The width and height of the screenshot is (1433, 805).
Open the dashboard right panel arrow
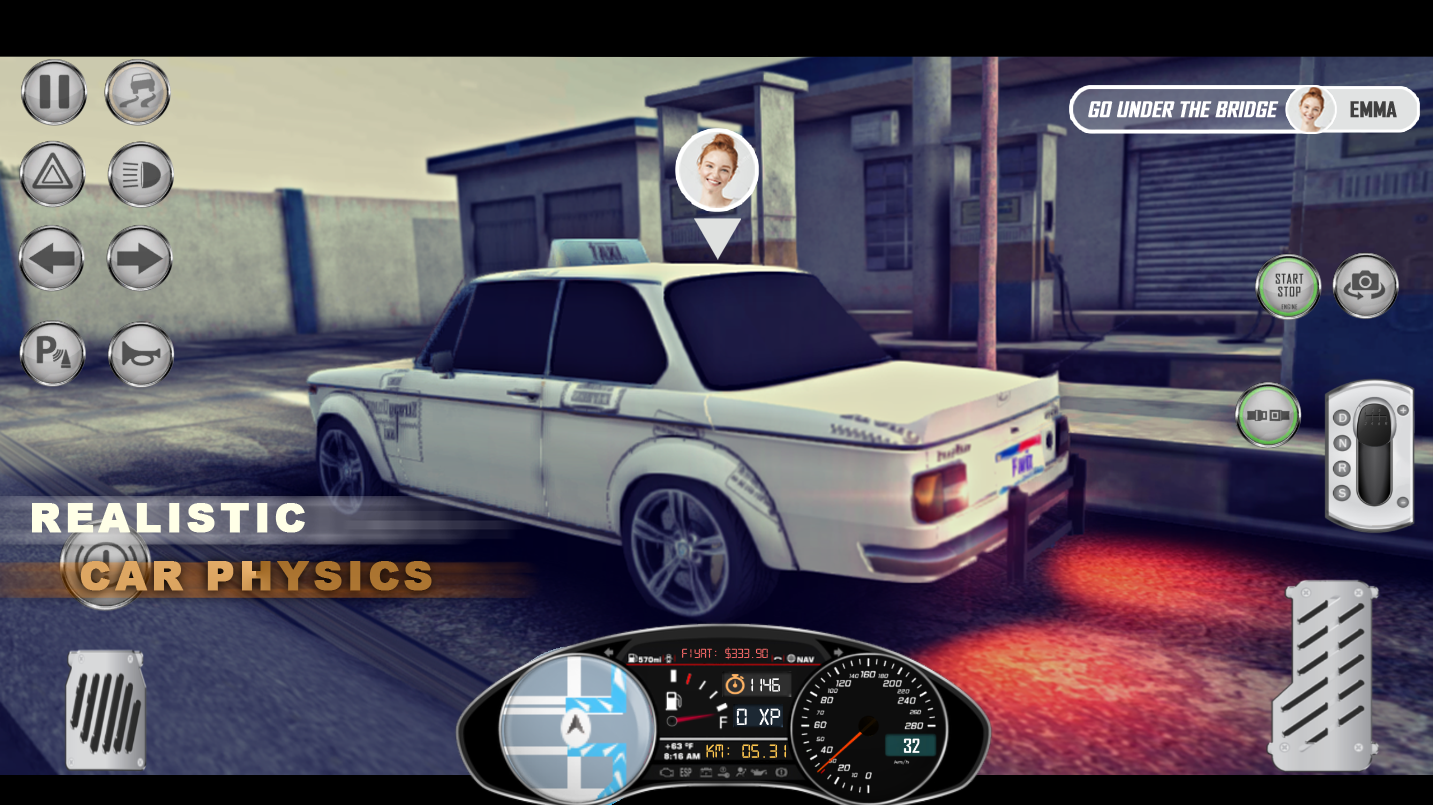838,651
